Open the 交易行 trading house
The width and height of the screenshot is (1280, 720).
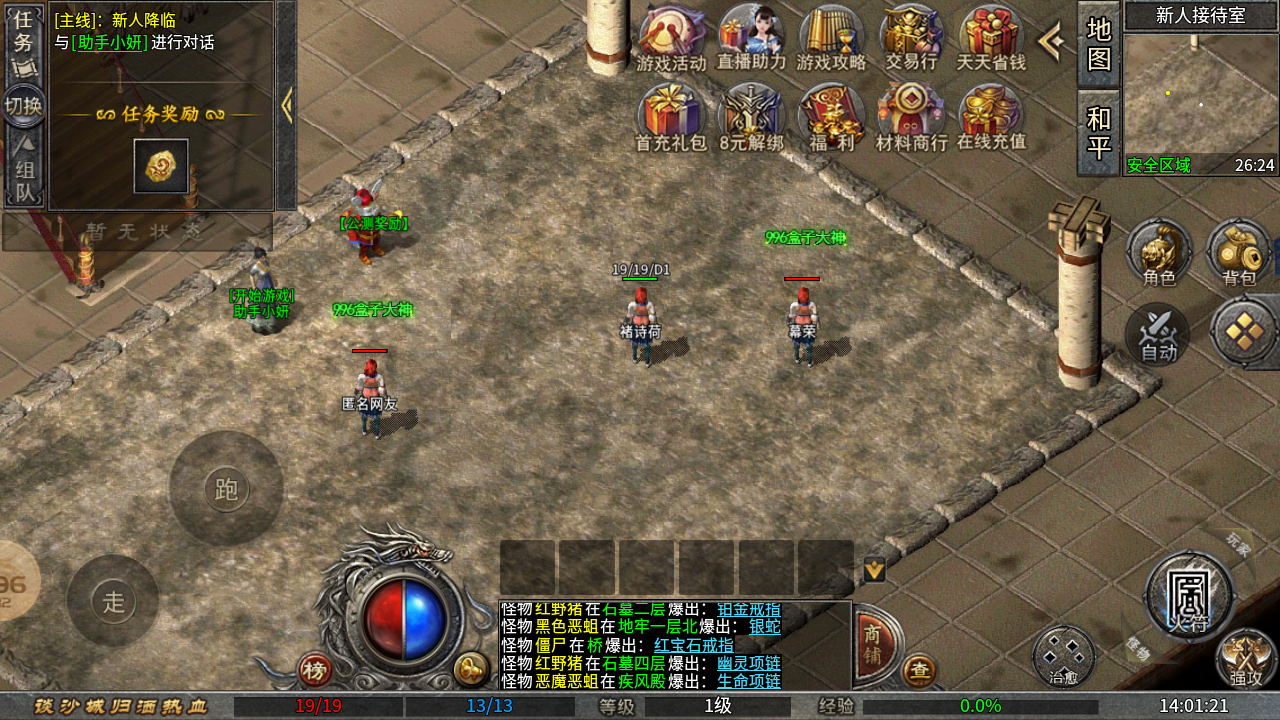tap(911, 38)
